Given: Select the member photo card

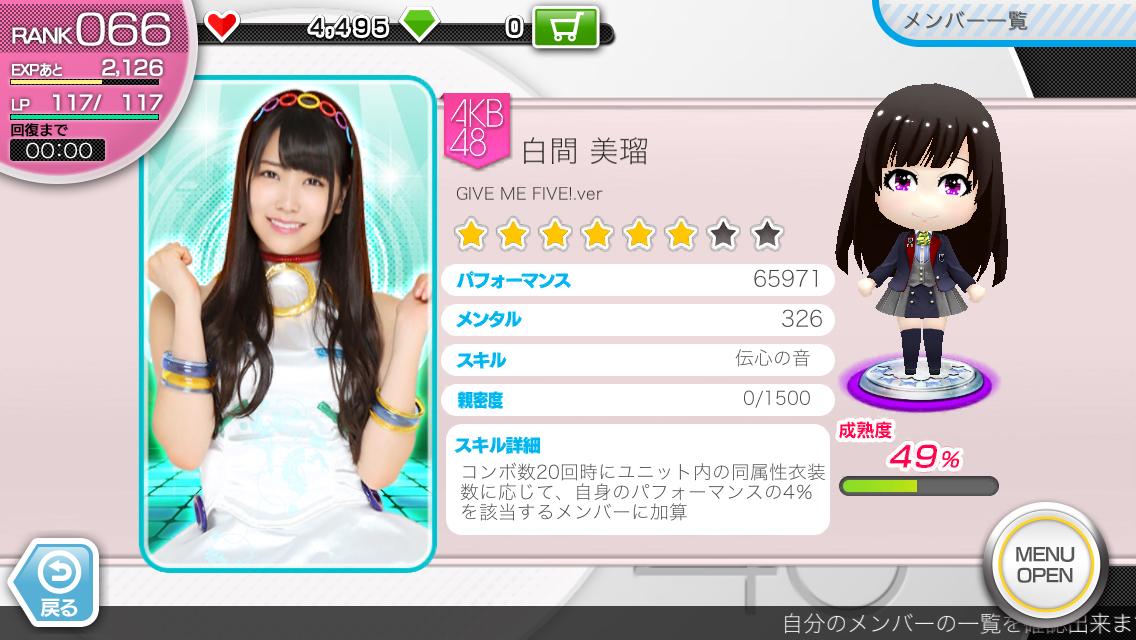Looking at the screenshot, I should [x=290, y=325].
